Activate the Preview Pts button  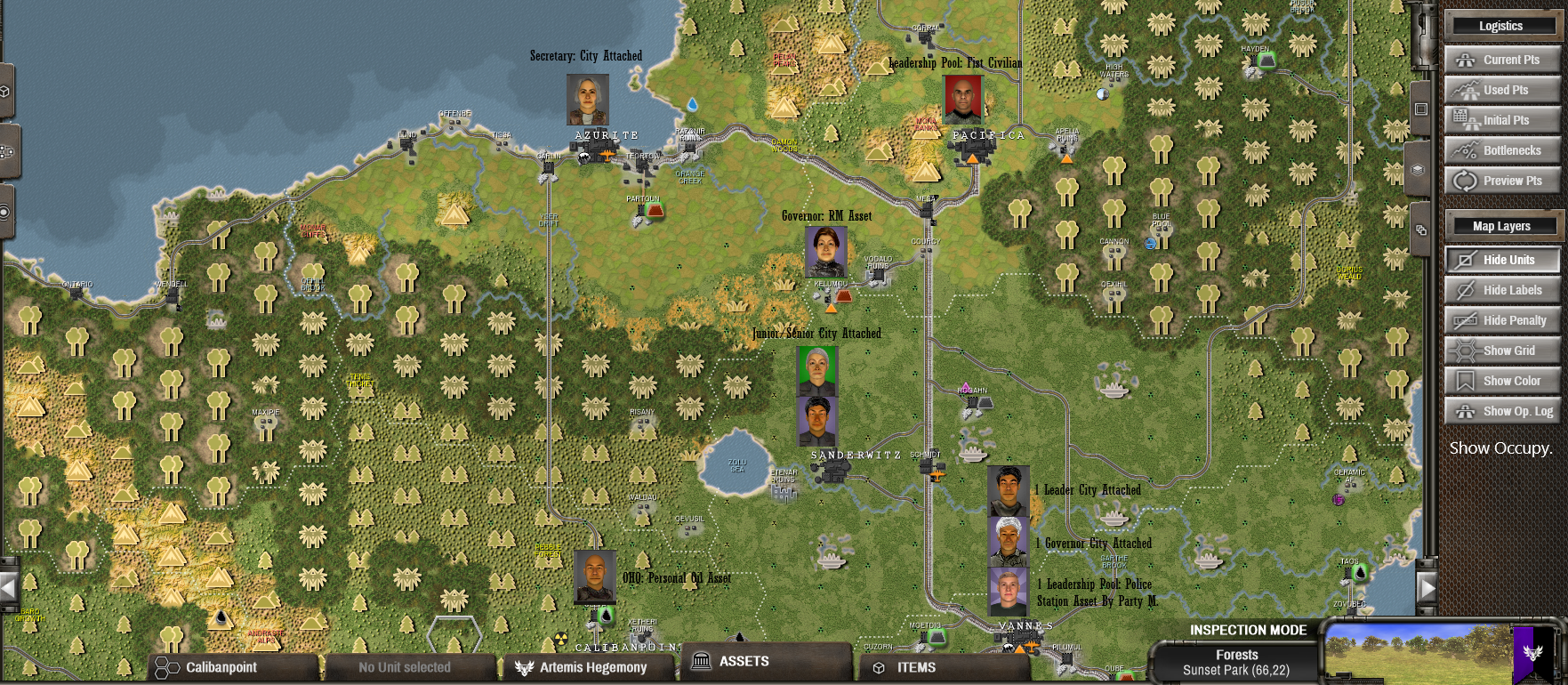[1501, 181]
